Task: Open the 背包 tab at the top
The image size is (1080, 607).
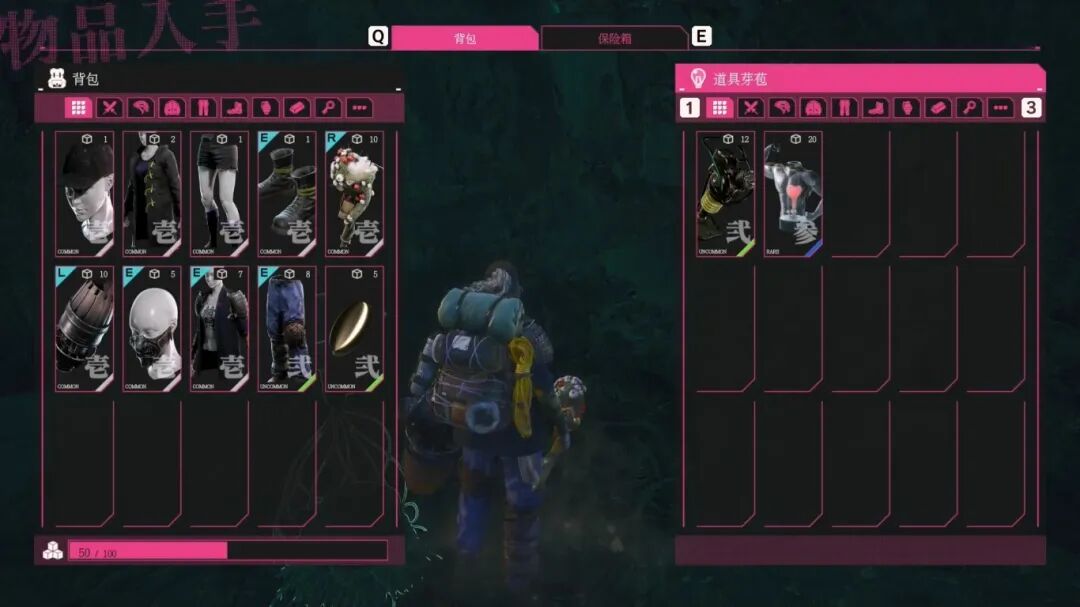Action: (x=464, y=38)
